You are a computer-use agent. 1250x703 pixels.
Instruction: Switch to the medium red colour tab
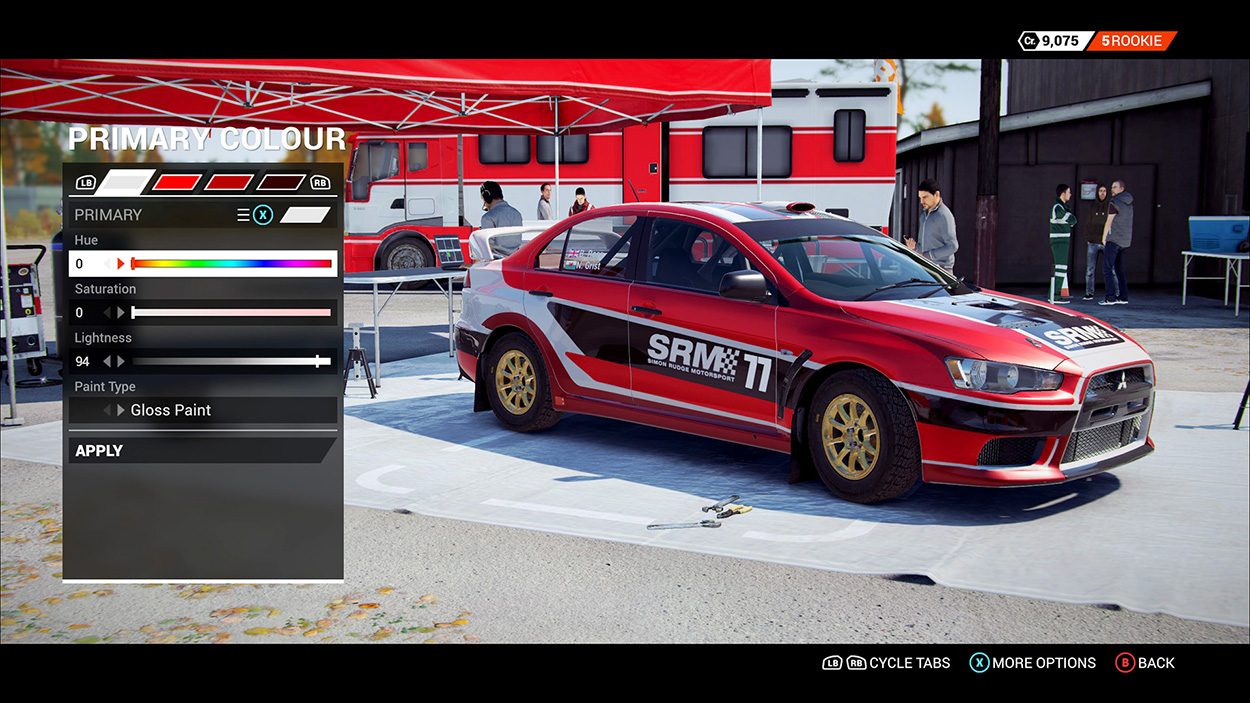click(x=228, y=182)
